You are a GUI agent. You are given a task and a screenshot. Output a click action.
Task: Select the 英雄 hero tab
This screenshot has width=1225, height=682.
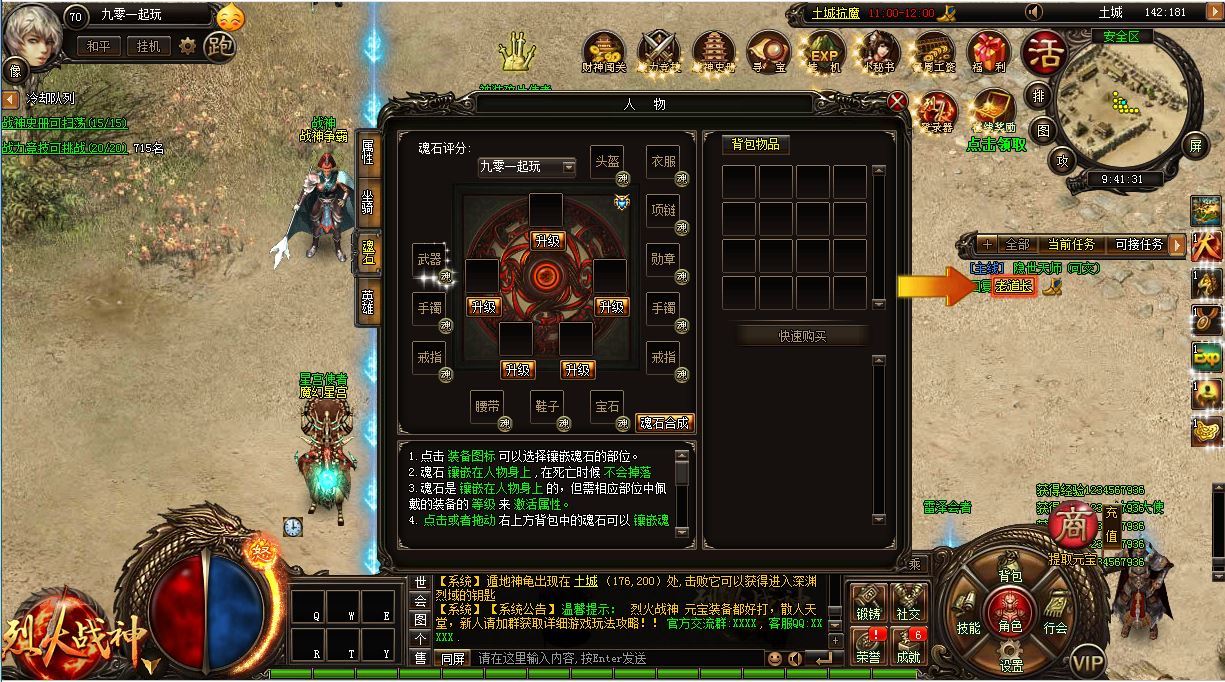[368, 302]
